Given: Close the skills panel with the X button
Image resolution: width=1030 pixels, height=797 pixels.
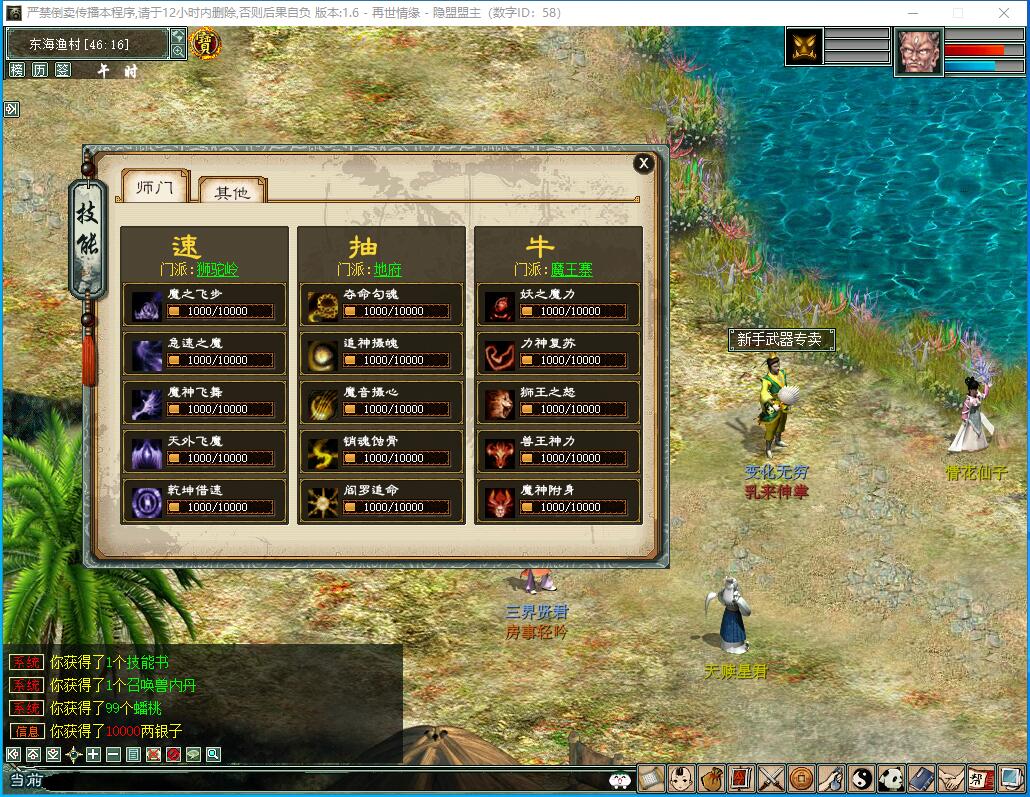Looking at the screenshot, I should 644,163.
